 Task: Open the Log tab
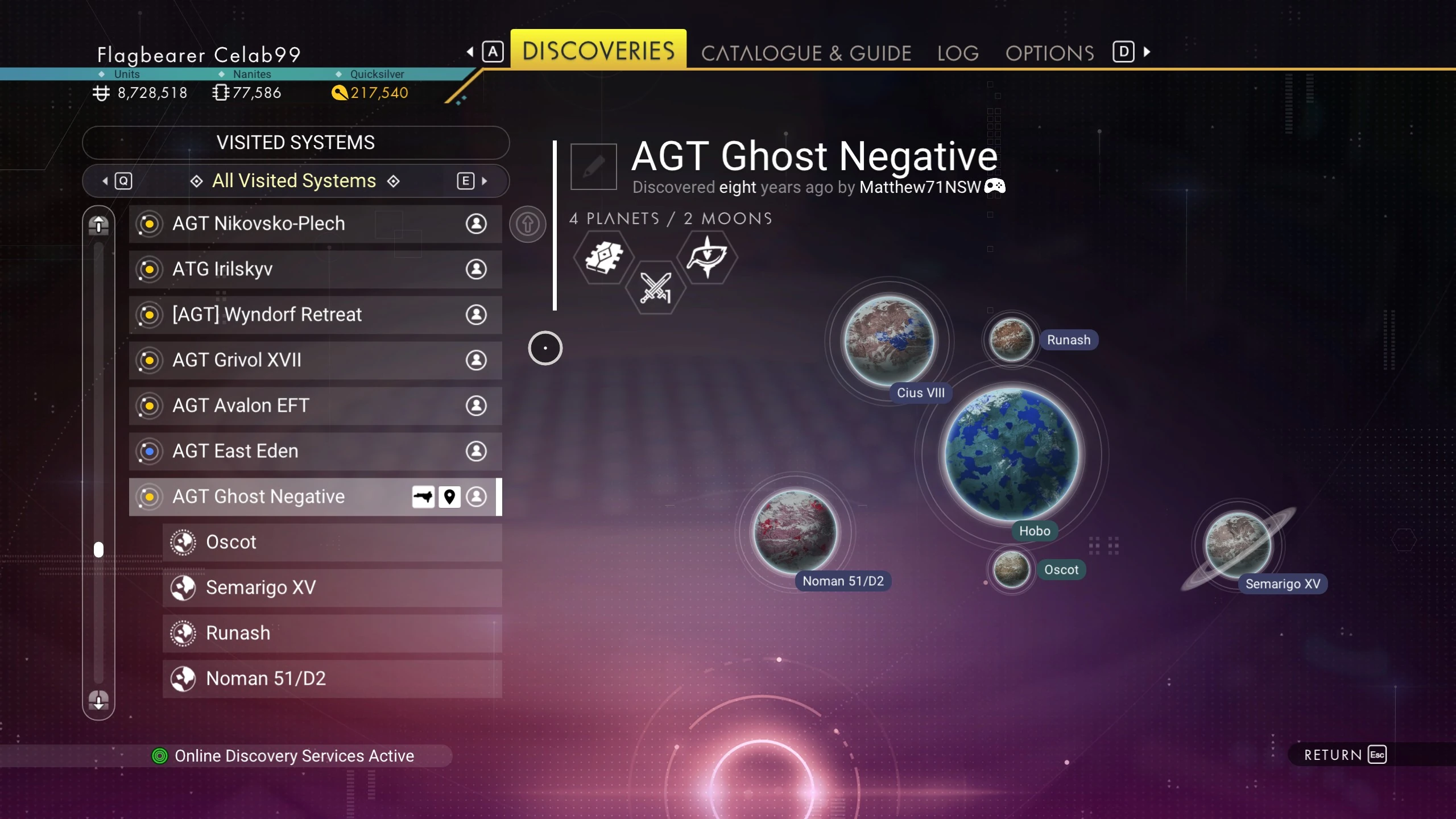958,53
